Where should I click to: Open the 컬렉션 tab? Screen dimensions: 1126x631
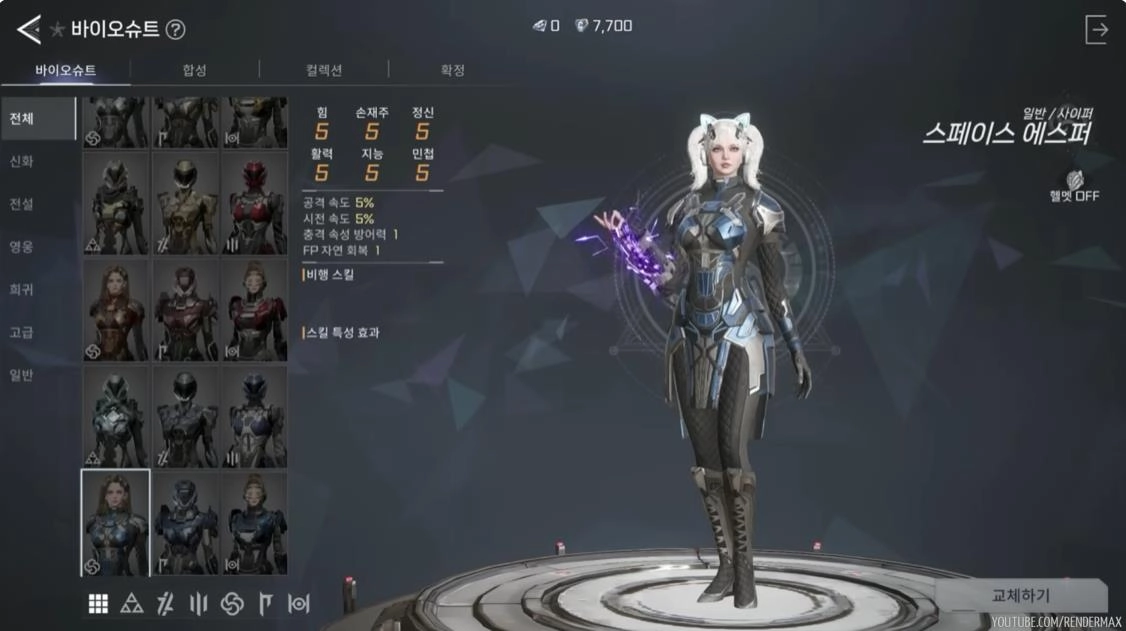click(x=324, y=70)
